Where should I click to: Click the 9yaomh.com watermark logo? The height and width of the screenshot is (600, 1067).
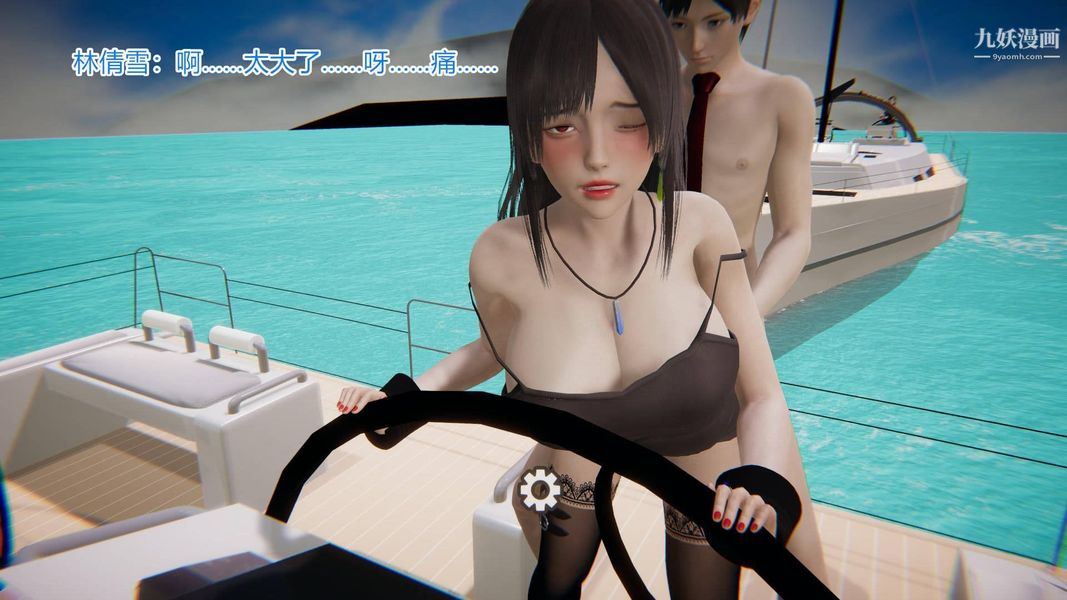[1015, 43]
